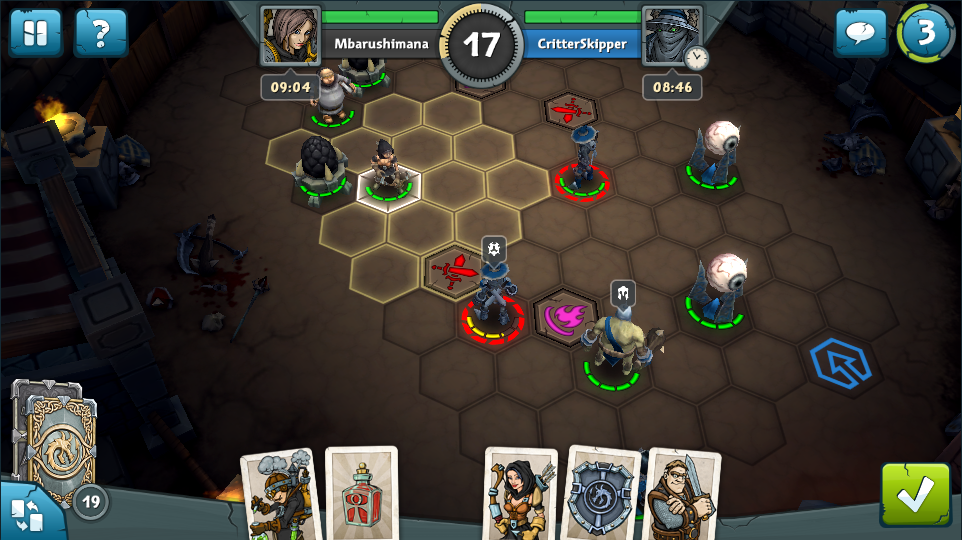Image resolution: width=962 pixels, height=540 pixels.
Task: Open the chat speech bubble
Action: pos(861,33)
